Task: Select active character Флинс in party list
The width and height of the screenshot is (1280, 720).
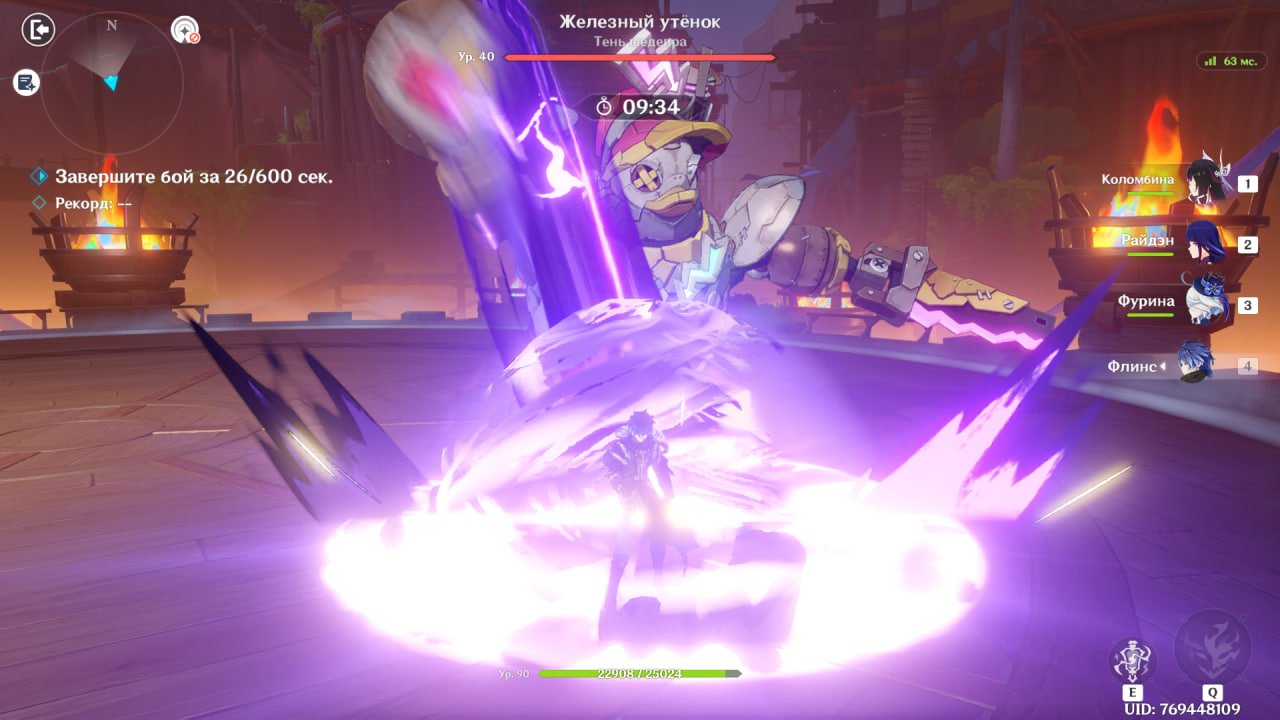Action: pos(1196,365)
